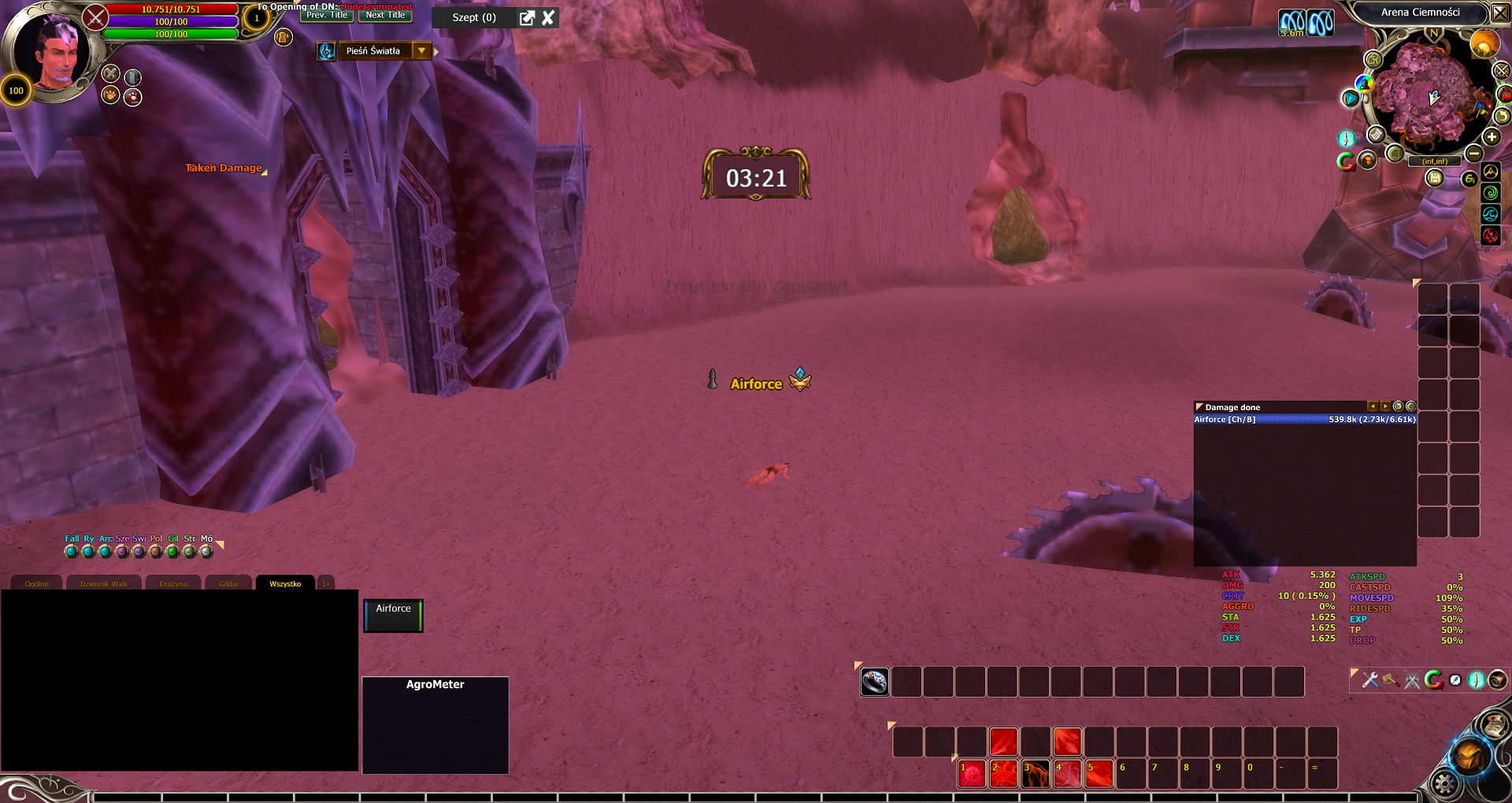The image size is (1512, 803).
Task: Activate the skill in hotbar slot 1
Action: (972, 775)
